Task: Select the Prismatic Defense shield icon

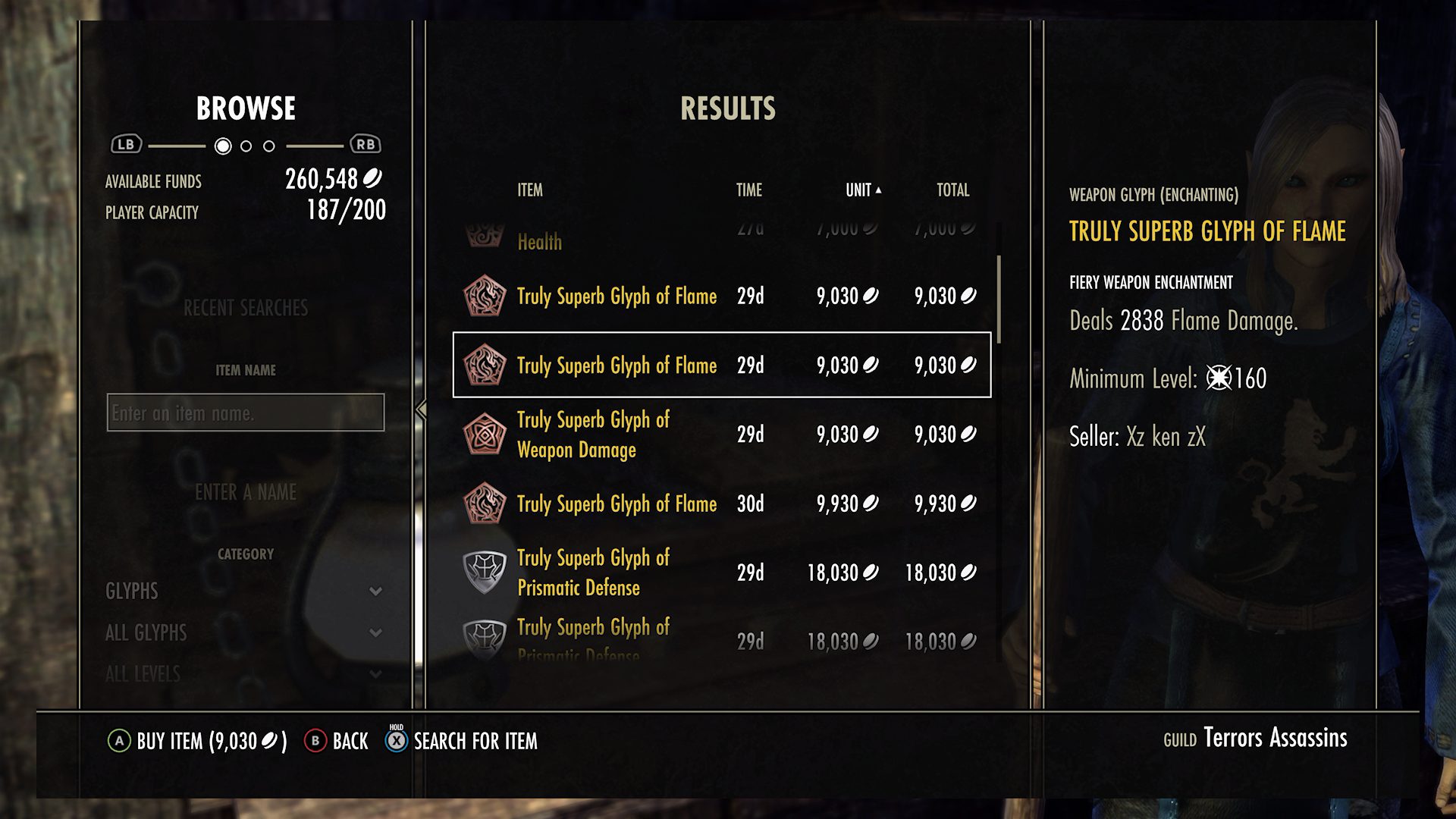Action: (x=485, y=573)
